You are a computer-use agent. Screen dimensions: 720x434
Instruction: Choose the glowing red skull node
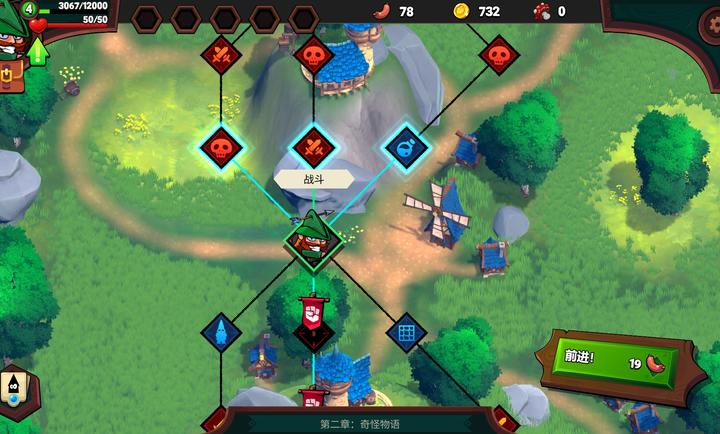coord(221,147)
